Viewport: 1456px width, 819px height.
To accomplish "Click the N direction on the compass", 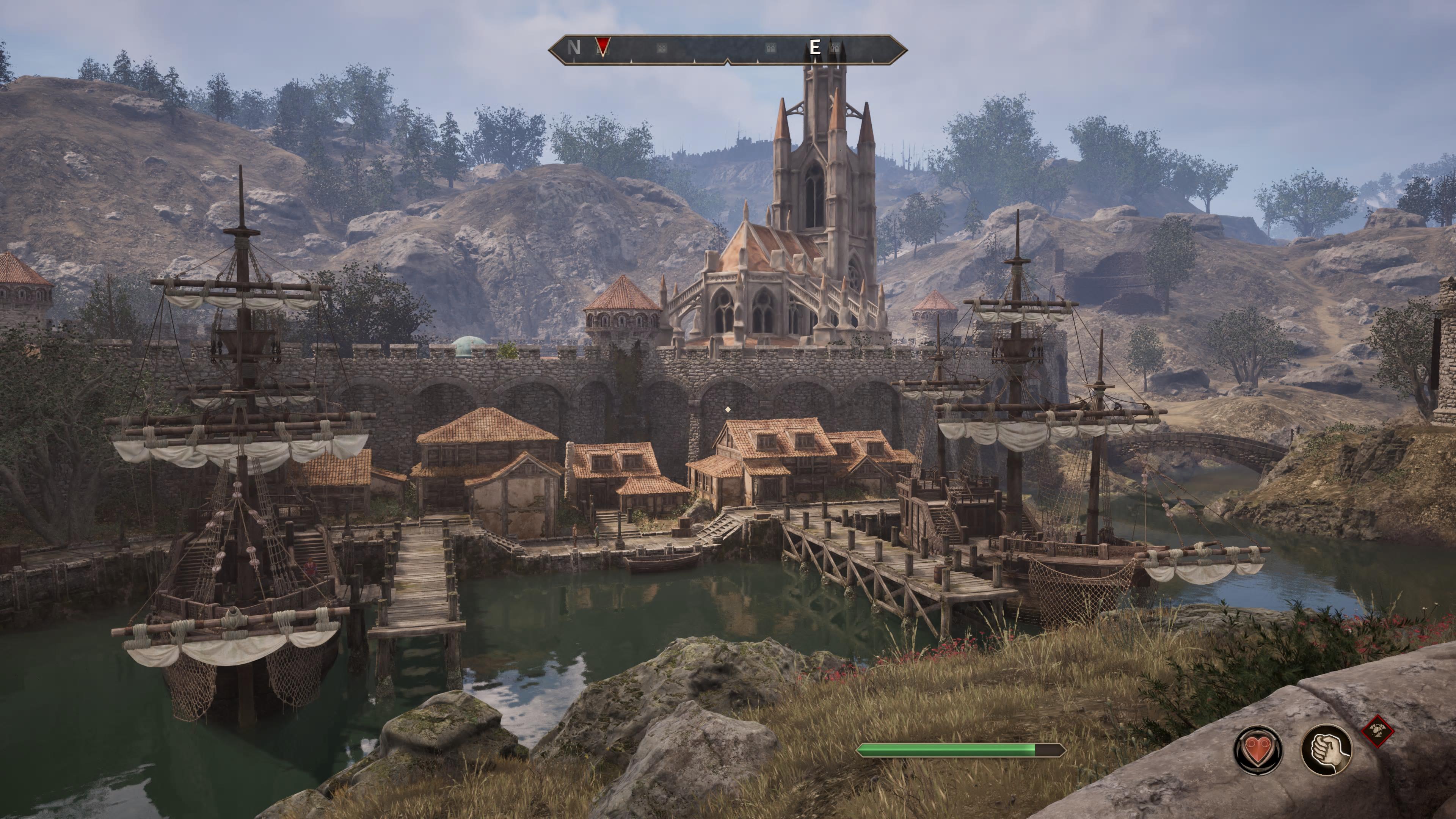I will pos(574,48).
